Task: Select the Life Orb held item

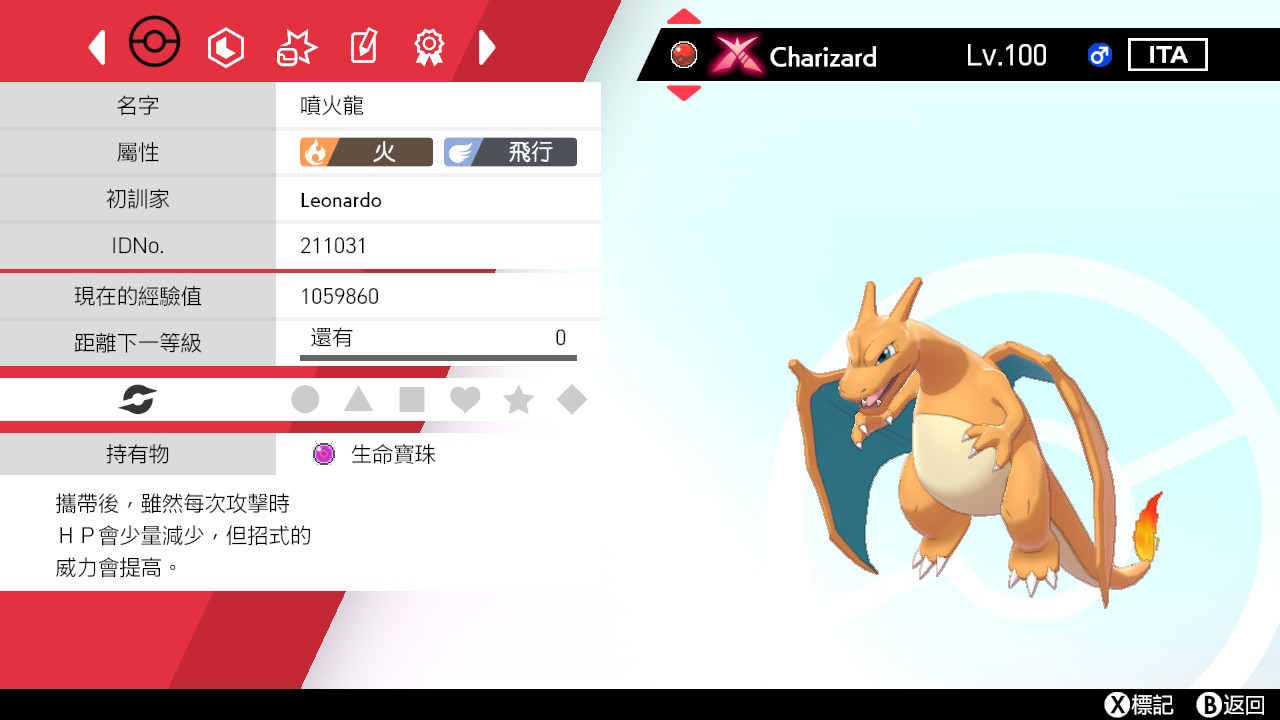Action: click(375, 454)
